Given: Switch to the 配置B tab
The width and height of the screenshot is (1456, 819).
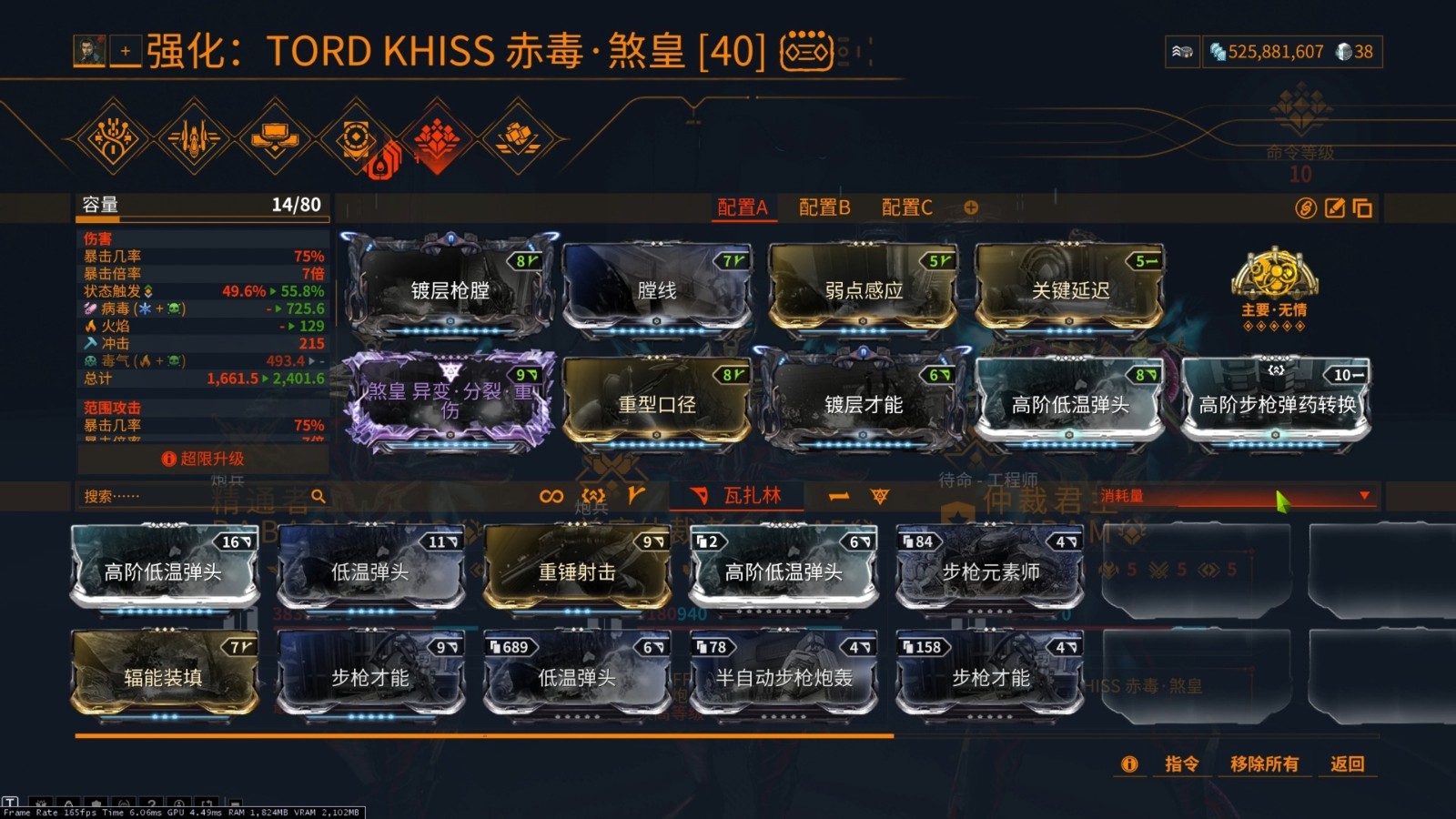Looking at the screenshot, I should pos(824,207).
